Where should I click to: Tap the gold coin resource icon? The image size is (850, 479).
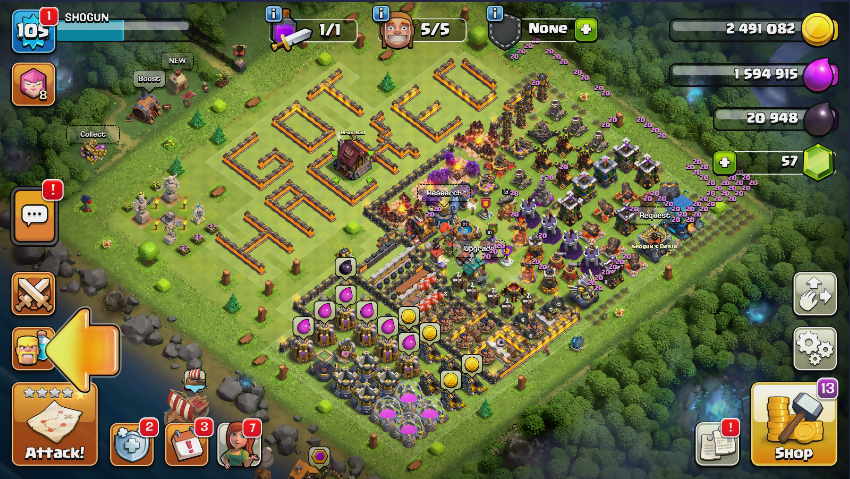pos(818,29)
